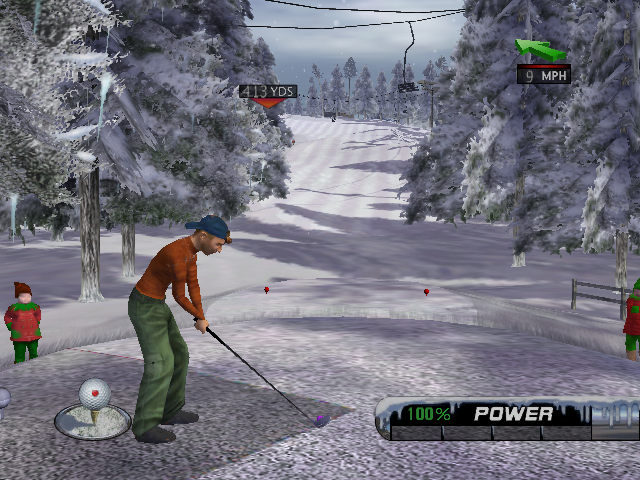The image size is (640, 480).
Task: Select the 413 YDS target marker
Action: click(267, 93)
